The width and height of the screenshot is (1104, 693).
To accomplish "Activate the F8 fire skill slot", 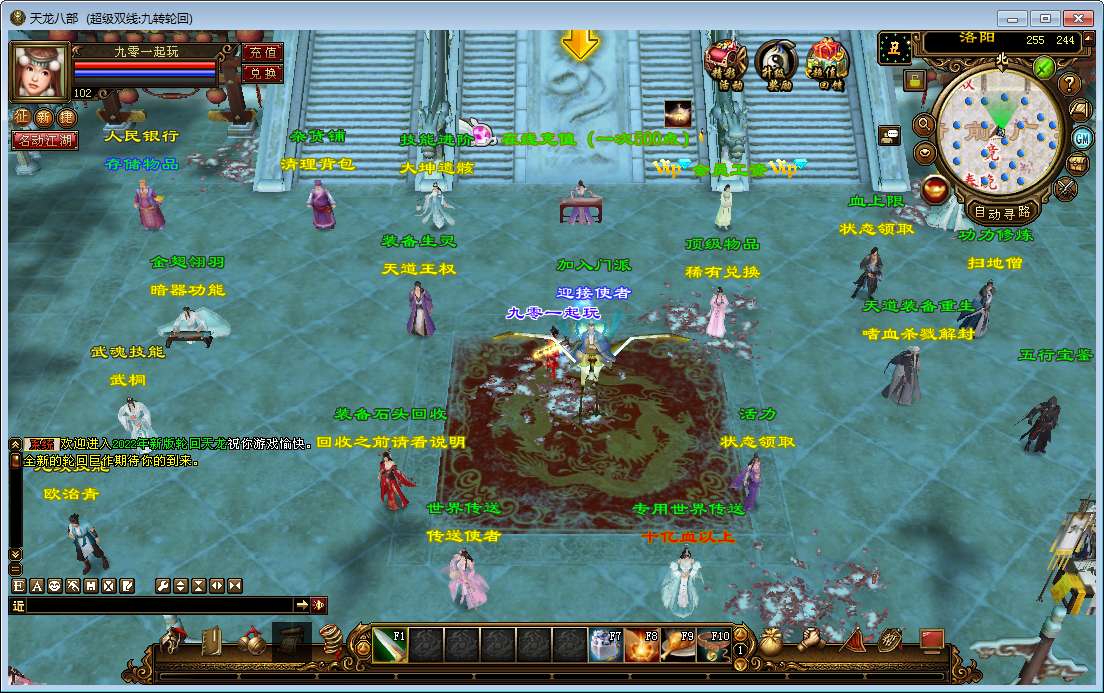I will pyautogui.click(x=641, y=645).
